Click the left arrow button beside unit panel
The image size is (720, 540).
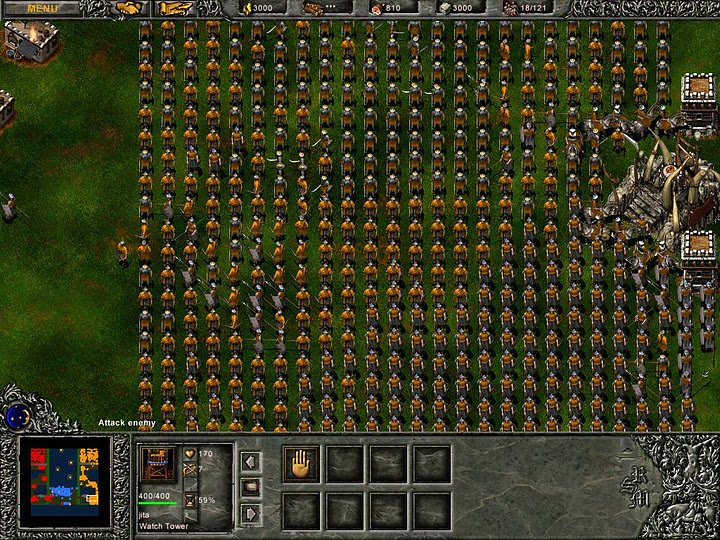[251, 461]
